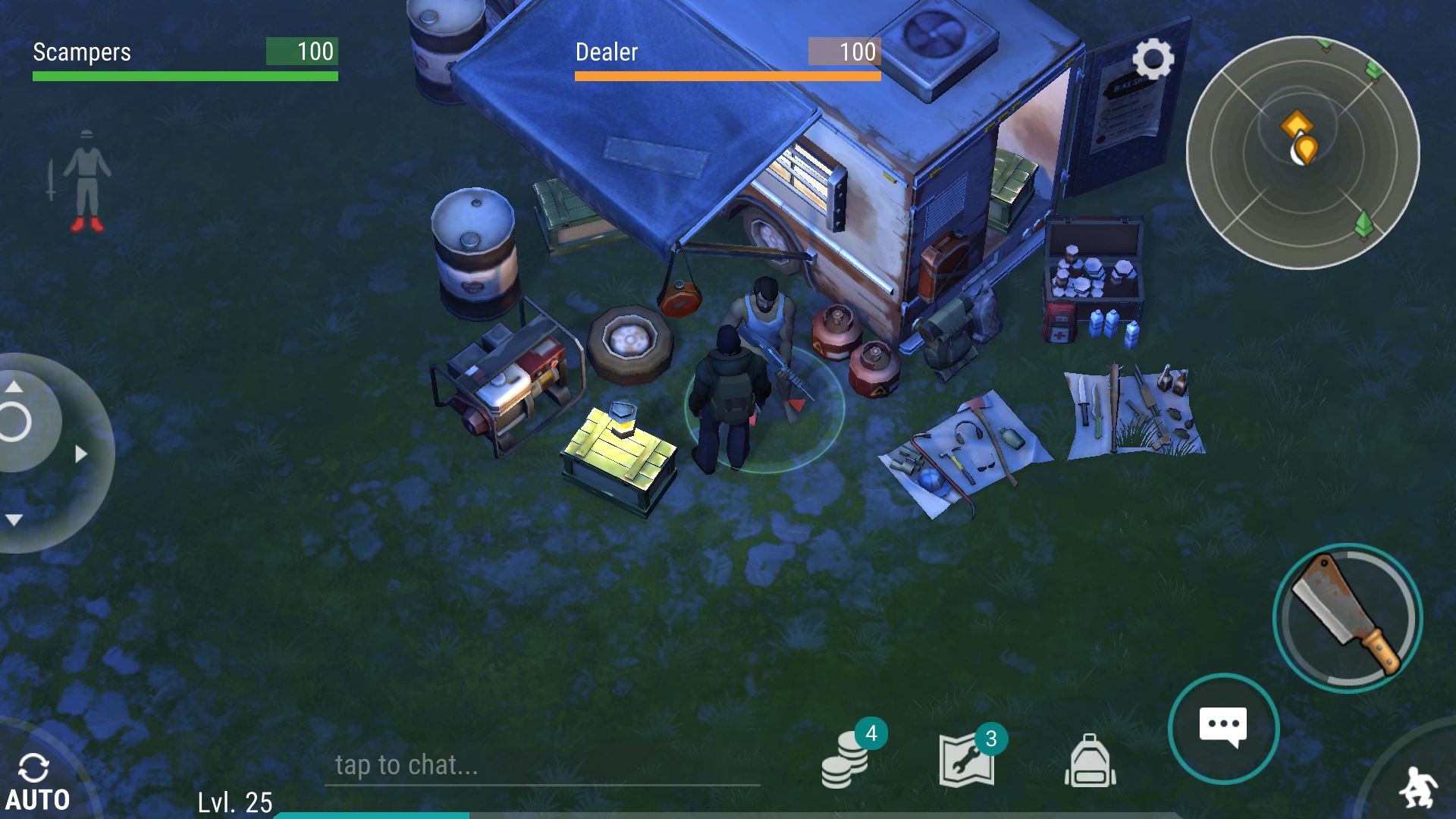Image resolution: width=1456 pixels, height=819 pixels.
Task: Click the circular minimap
Action: [1302, 152]
